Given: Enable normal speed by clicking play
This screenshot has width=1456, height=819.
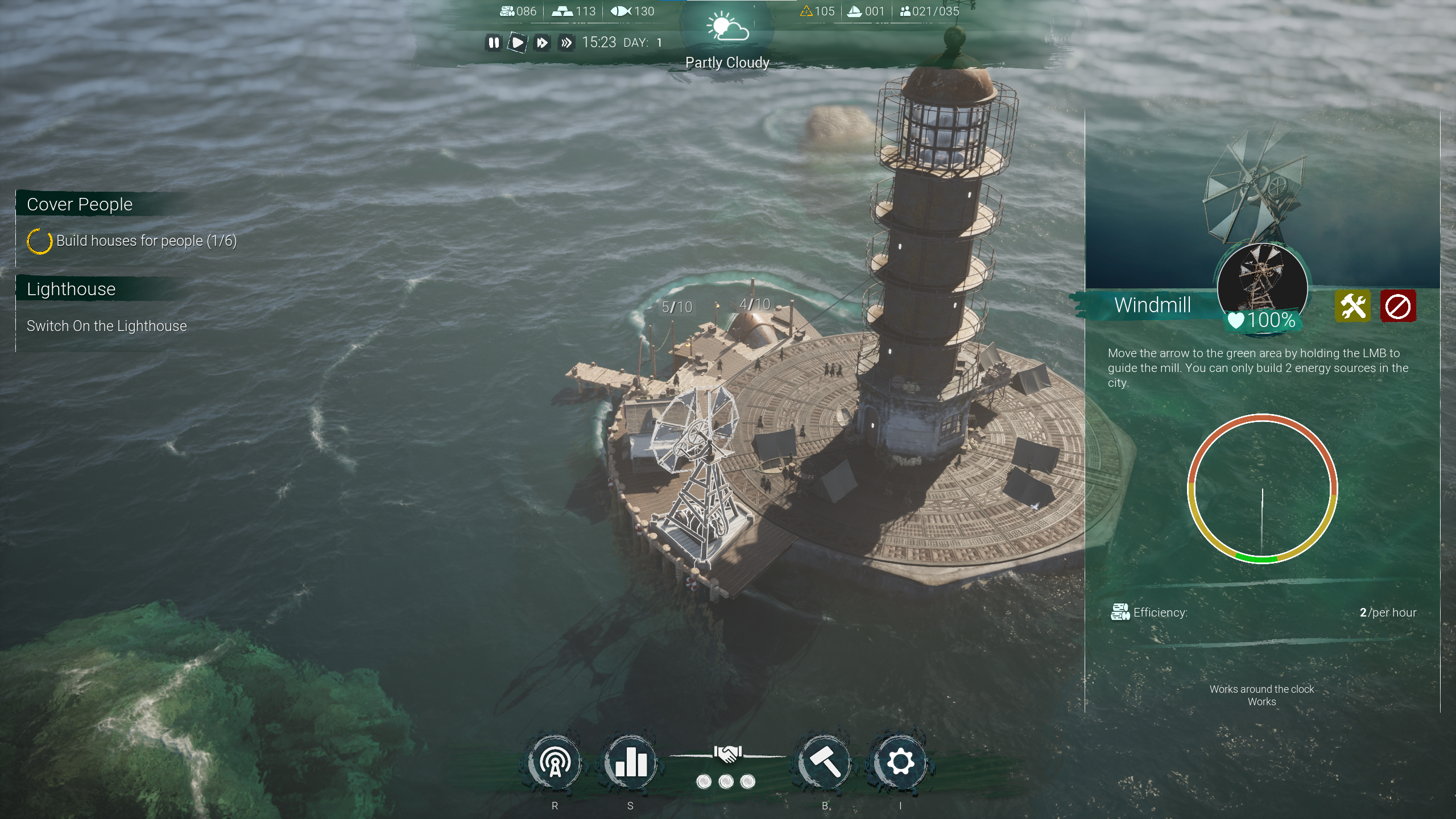Looking at the screenshot, I should [518, 43].
